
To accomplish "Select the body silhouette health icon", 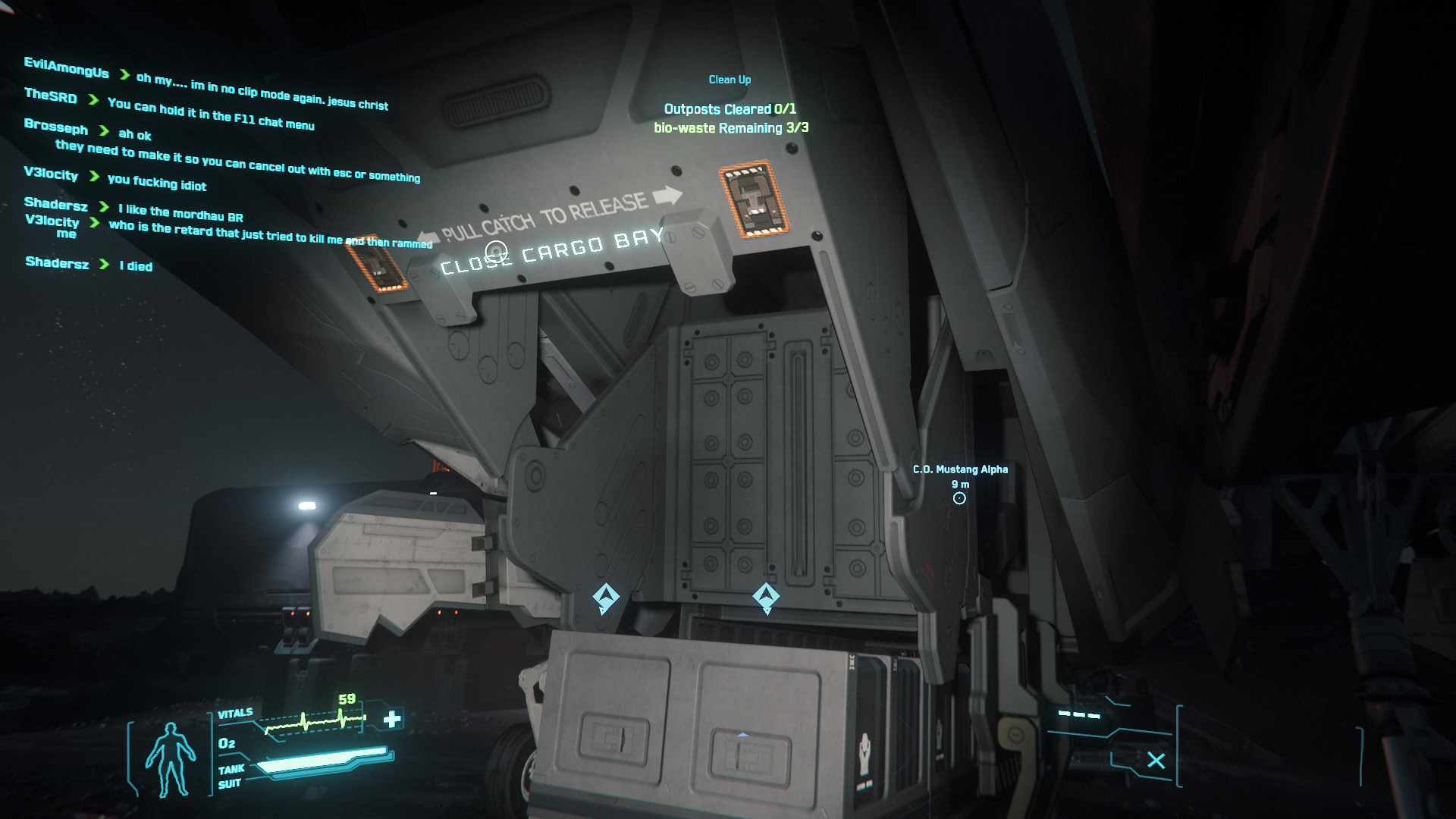I will click(x=171, y=755).
